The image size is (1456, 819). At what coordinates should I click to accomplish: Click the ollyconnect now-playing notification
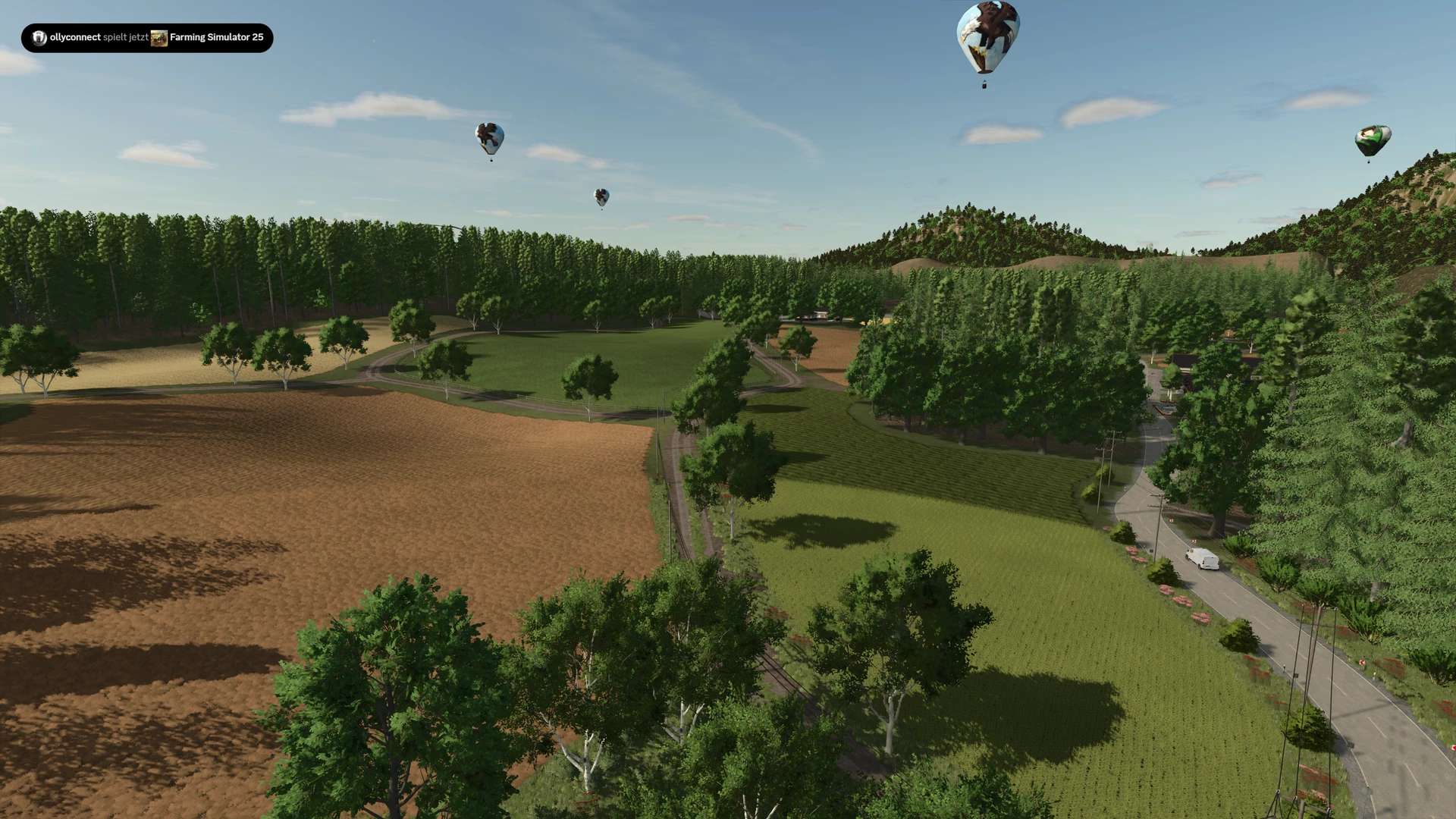[x=147, y=38]
